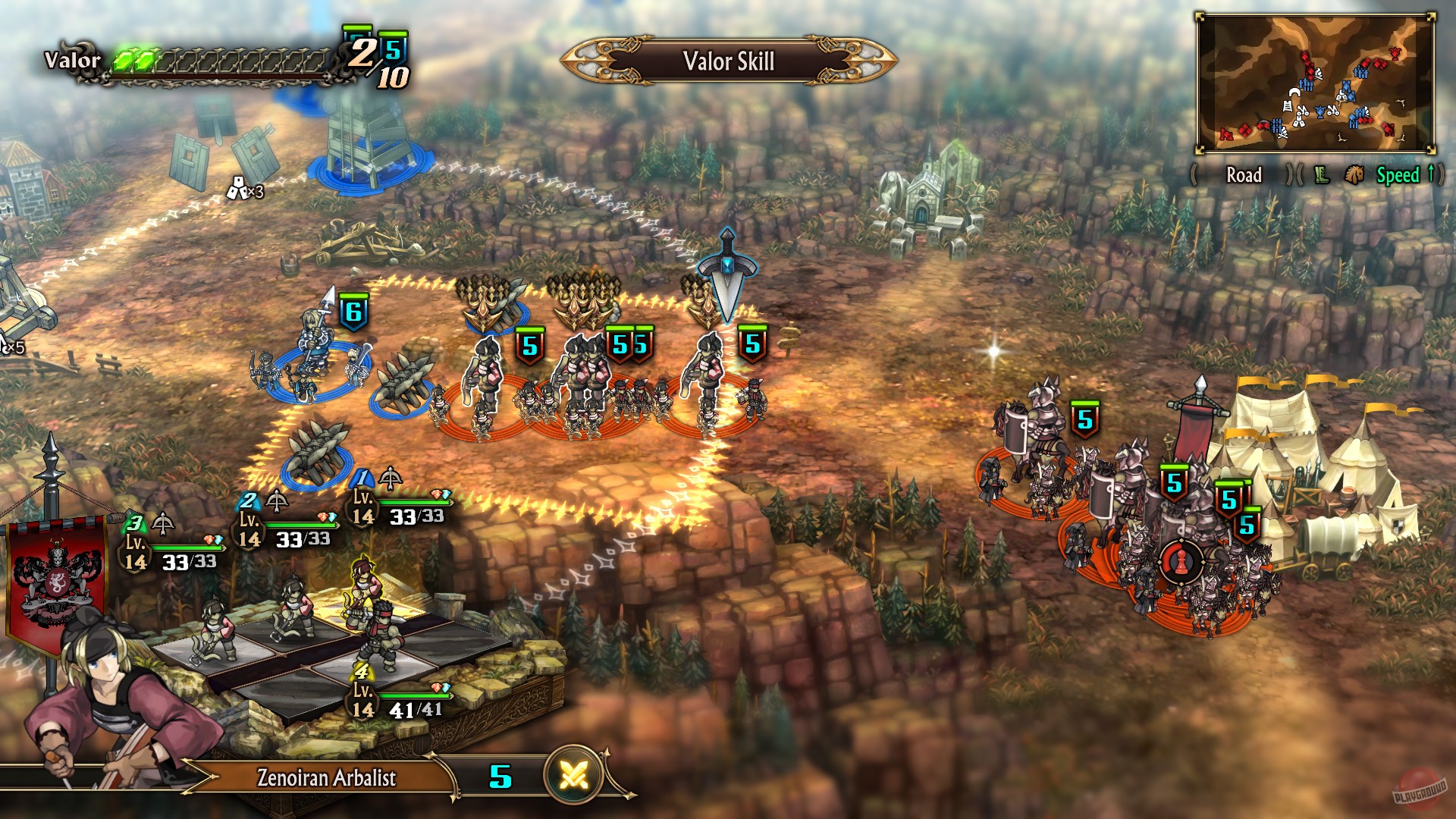1456x819 pixels.
Task: Select the allied unit shield showing 6
Action: pyautogui.click(x=353, y=309)
